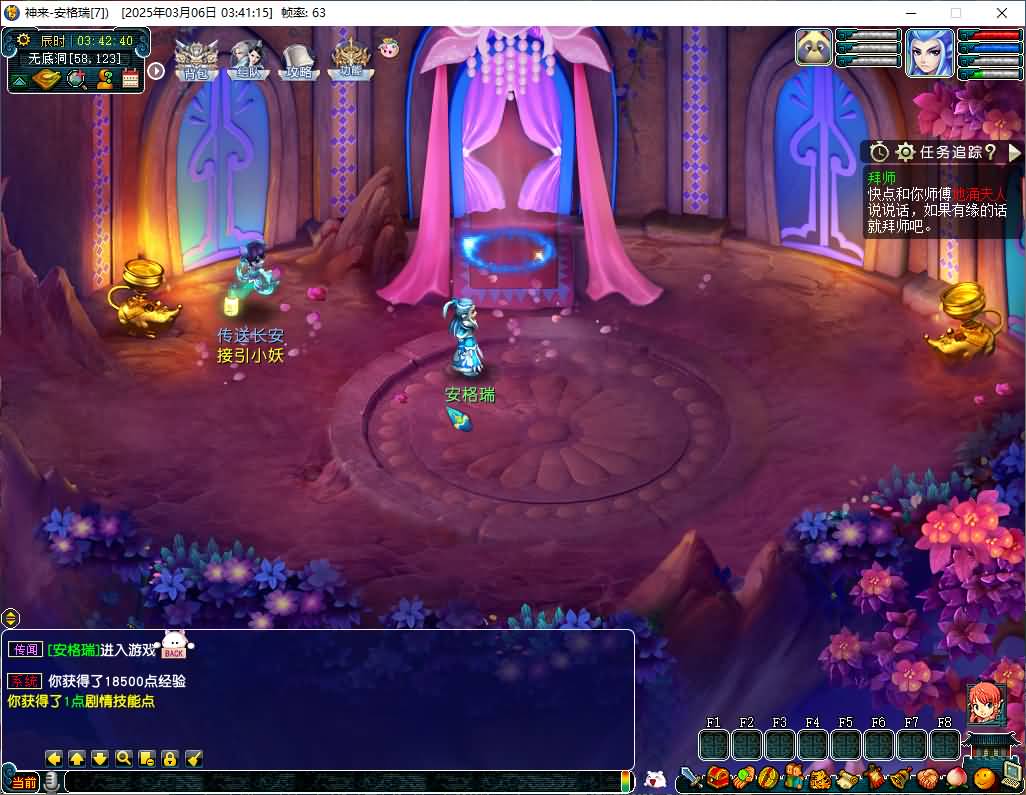
Task: Open the 组队 team menu
Action: [246, 59]
